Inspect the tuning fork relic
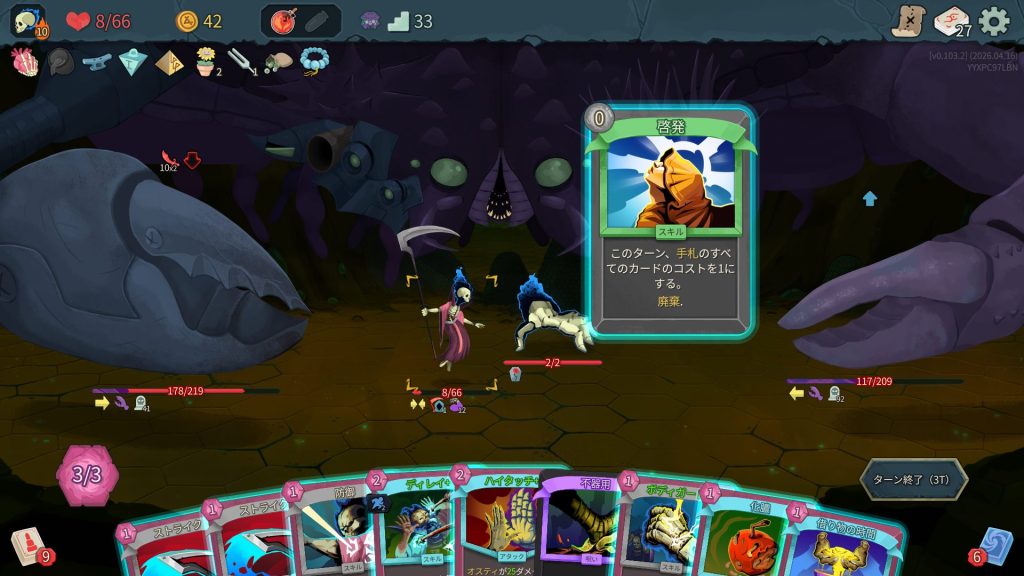The image size is (1024, 576). click(240, 62)
